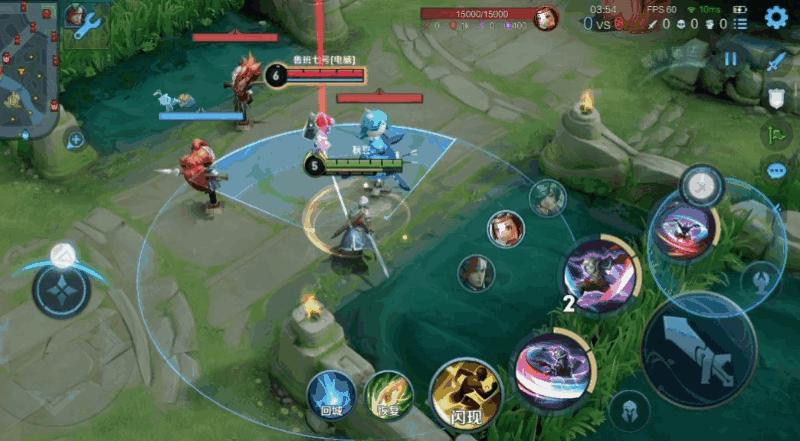Target the green-haired enemy hero portrait

[547, 198]
